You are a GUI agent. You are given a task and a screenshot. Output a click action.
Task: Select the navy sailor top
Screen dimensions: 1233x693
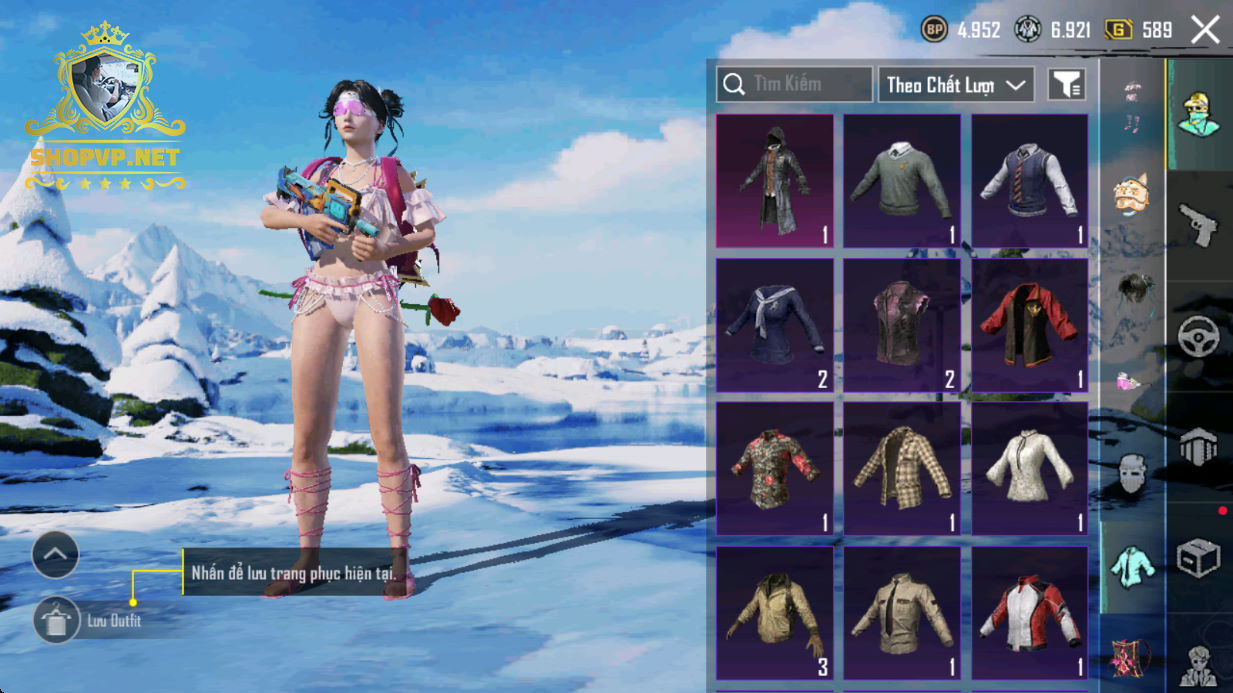point(775,325)
